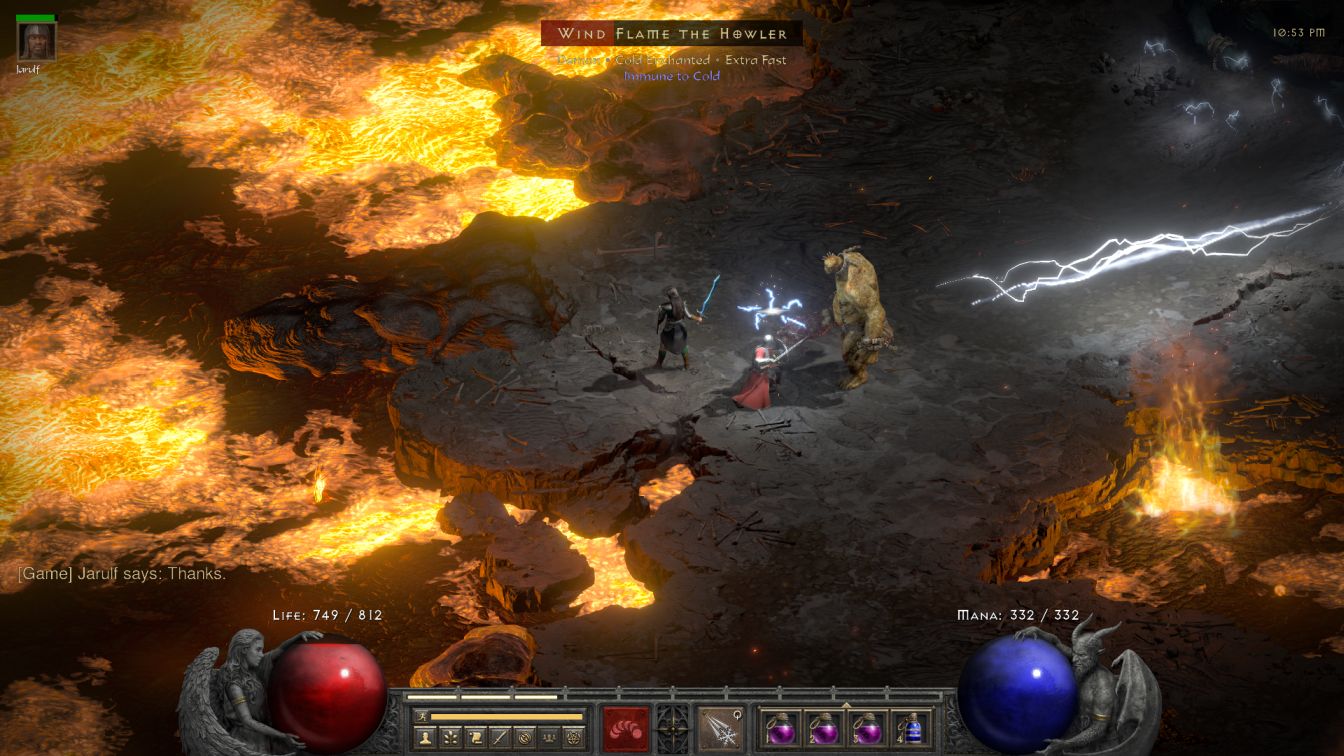The width and height of the screenshot is (1344, 756).
Task: Toggle the automap compass button
Action: [525, 737]
